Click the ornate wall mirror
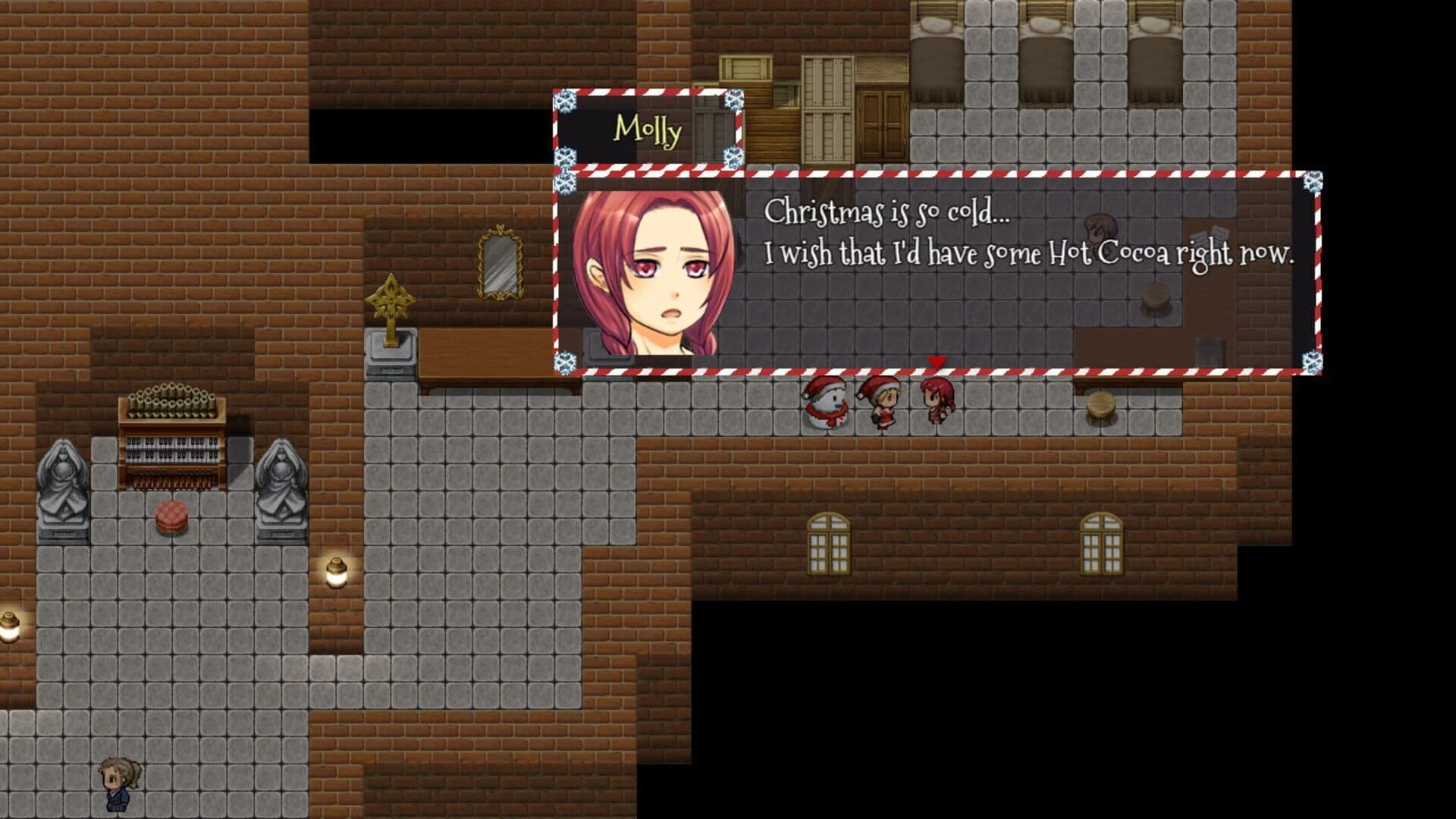Screen dimensions: 1456x819 pos(499,262)
